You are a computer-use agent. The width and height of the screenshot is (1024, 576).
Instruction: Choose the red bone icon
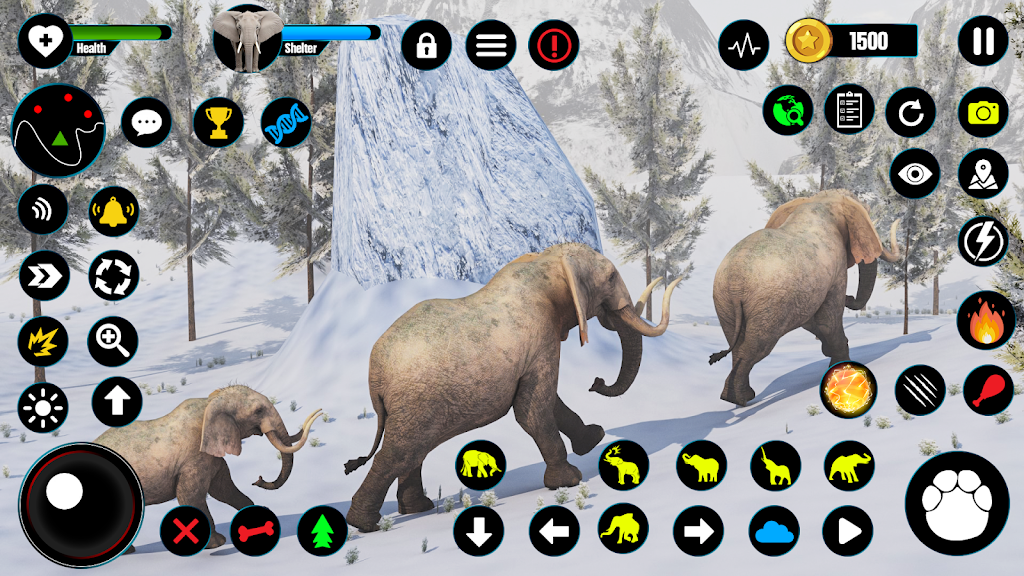pyautogui.click(x=255, y=531)
